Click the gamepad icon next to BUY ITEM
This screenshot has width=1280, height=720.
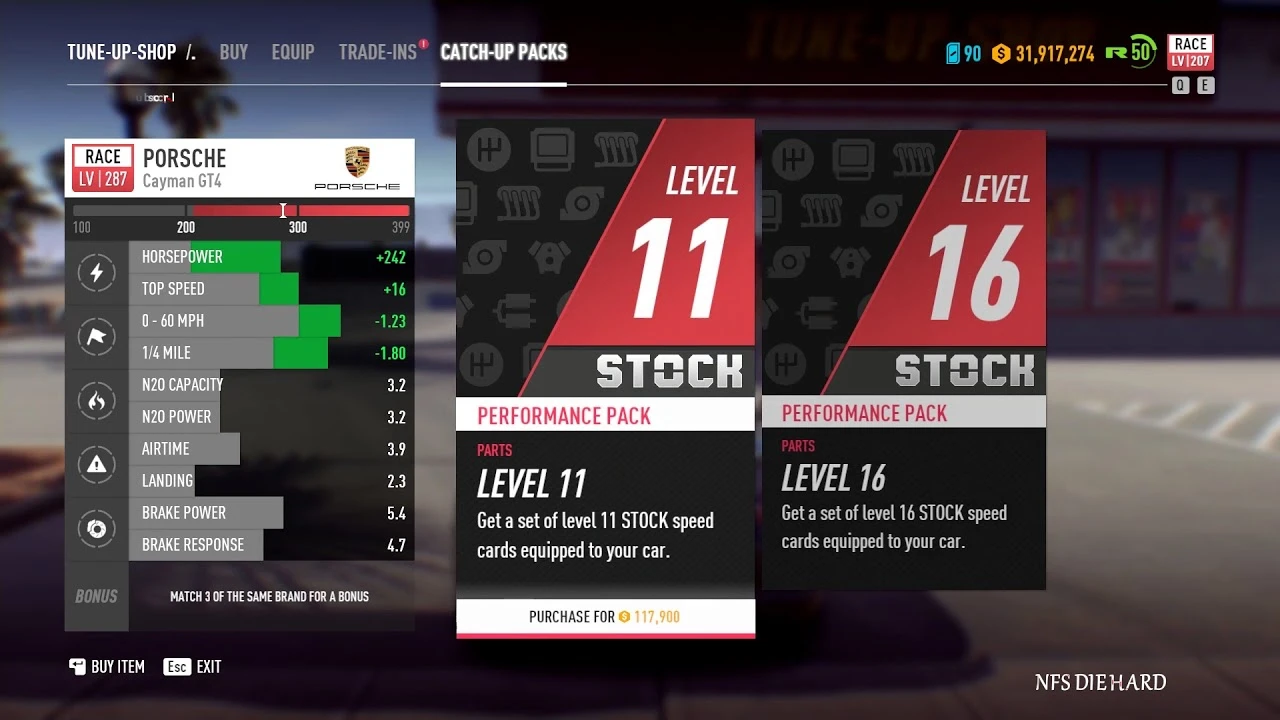point(77,666)
